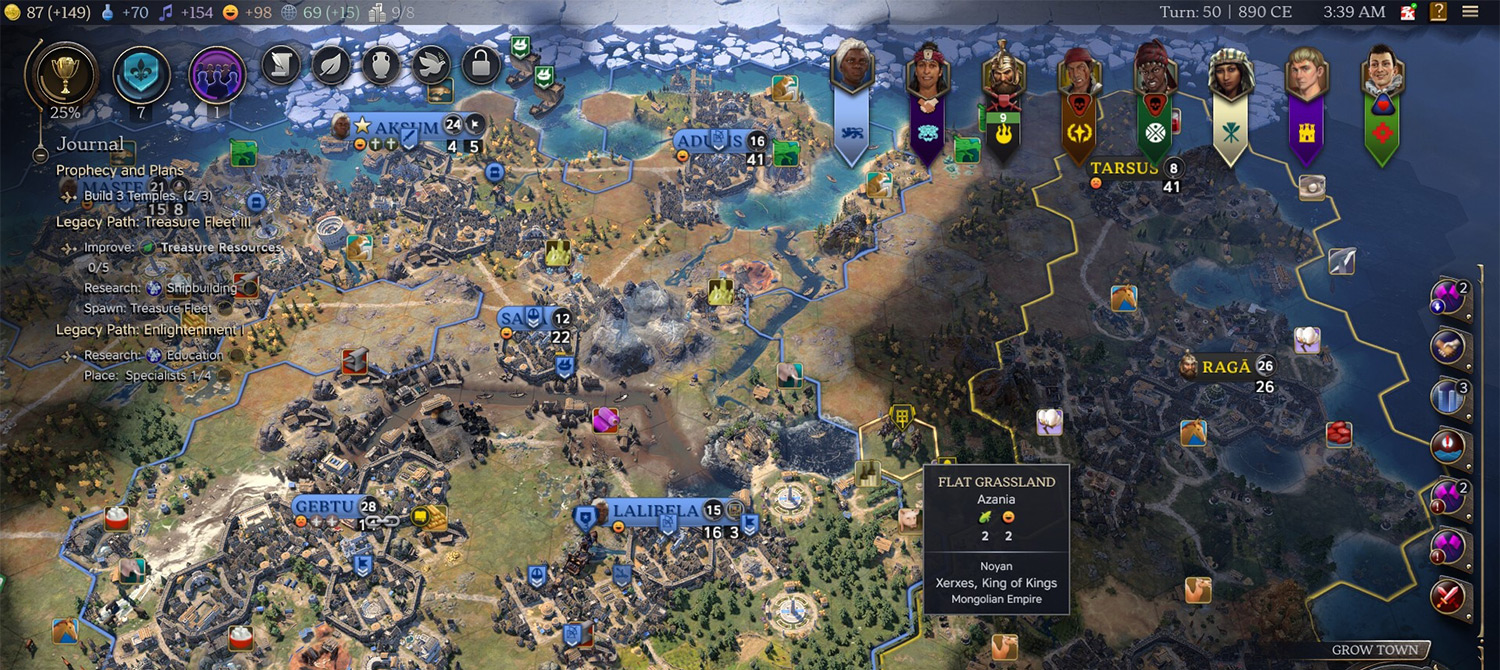Image resolution: width=1500 pixels, height=670 pixels.
Task: Select the blond leader with castle banner
Action: point(1305,73)
